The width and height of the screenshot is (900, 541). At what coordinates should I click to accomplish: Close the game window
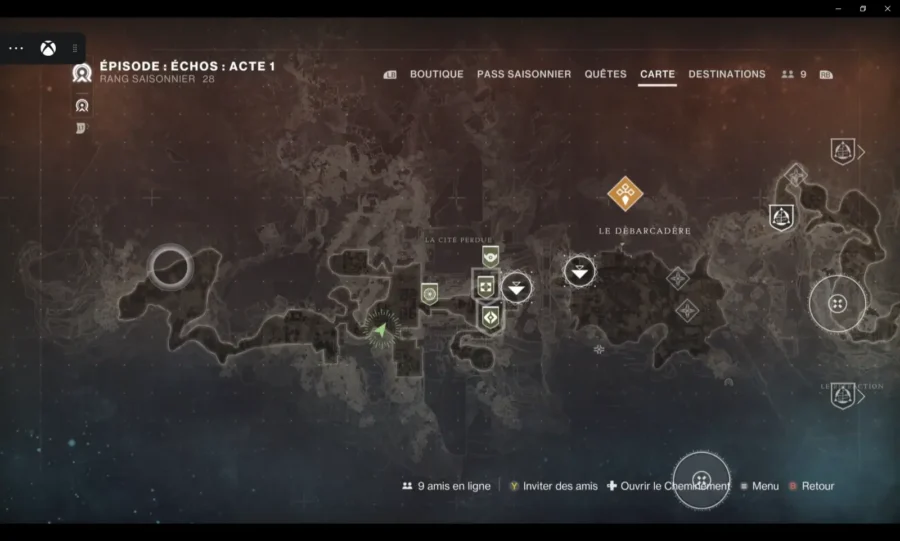[x=885, y=8]
